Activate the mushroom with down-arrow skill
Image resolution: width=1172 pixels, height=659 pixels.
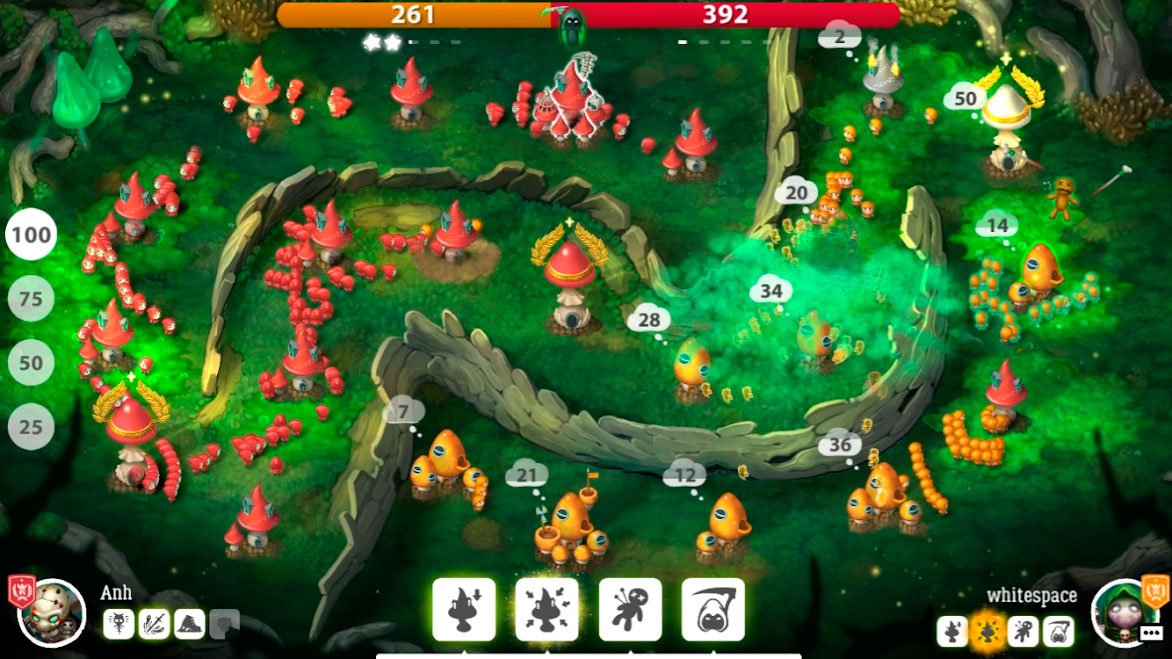tap(464, 609)
